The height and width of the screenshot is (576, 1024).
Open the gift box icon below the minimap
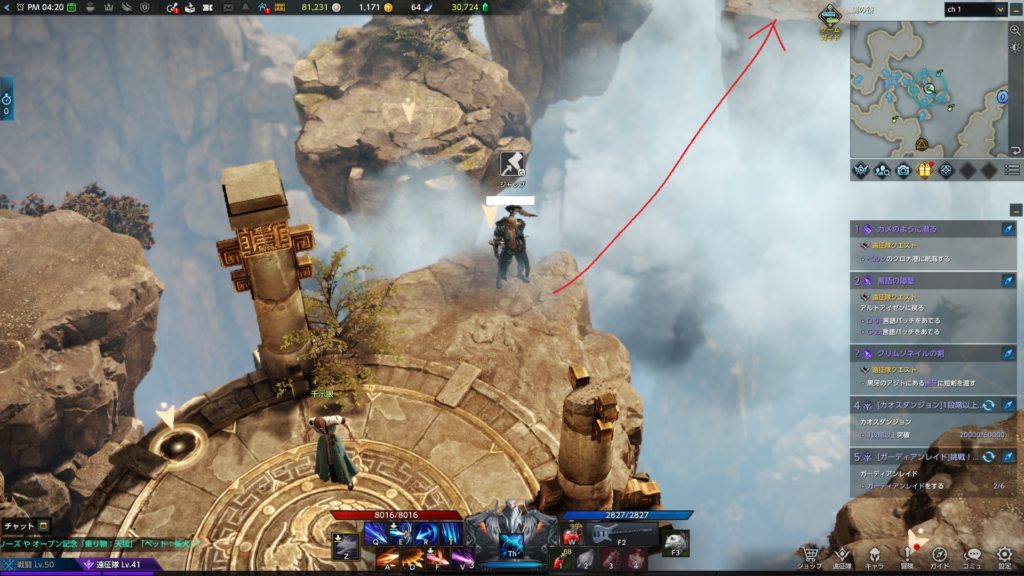[x=925, y=170]
